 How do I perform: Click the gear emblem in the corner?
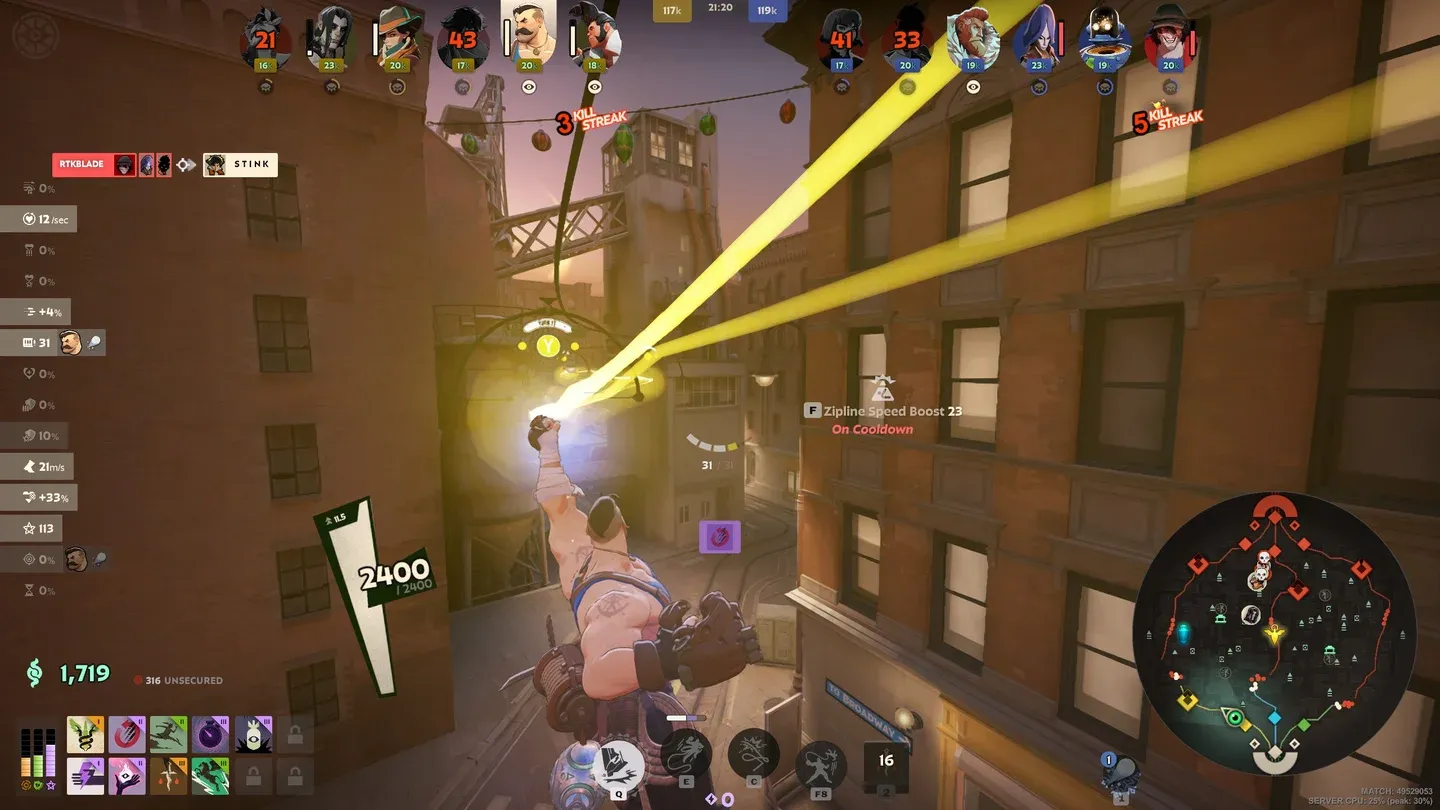(35, 36)
